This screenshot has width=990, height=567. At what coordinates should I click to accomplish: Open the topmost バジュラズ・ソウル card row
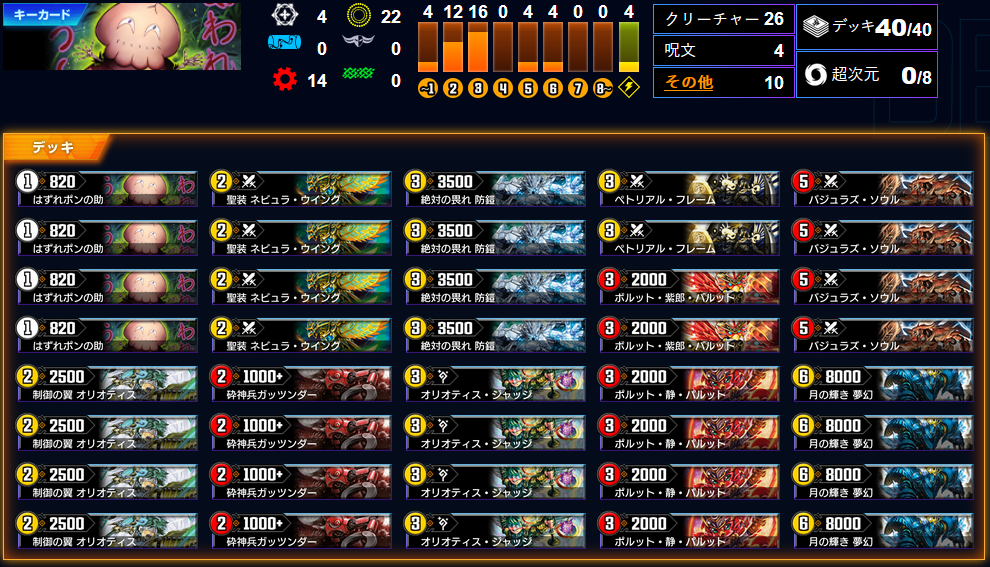point(883,188)
